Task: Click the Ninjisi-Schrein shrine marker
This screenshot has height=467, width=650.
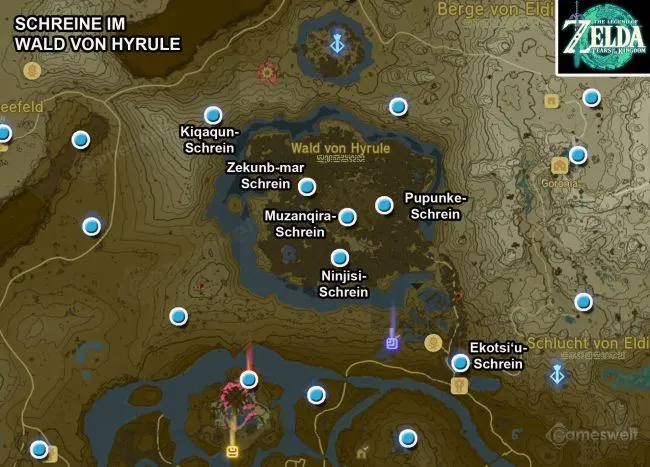Action: point(340,257)
